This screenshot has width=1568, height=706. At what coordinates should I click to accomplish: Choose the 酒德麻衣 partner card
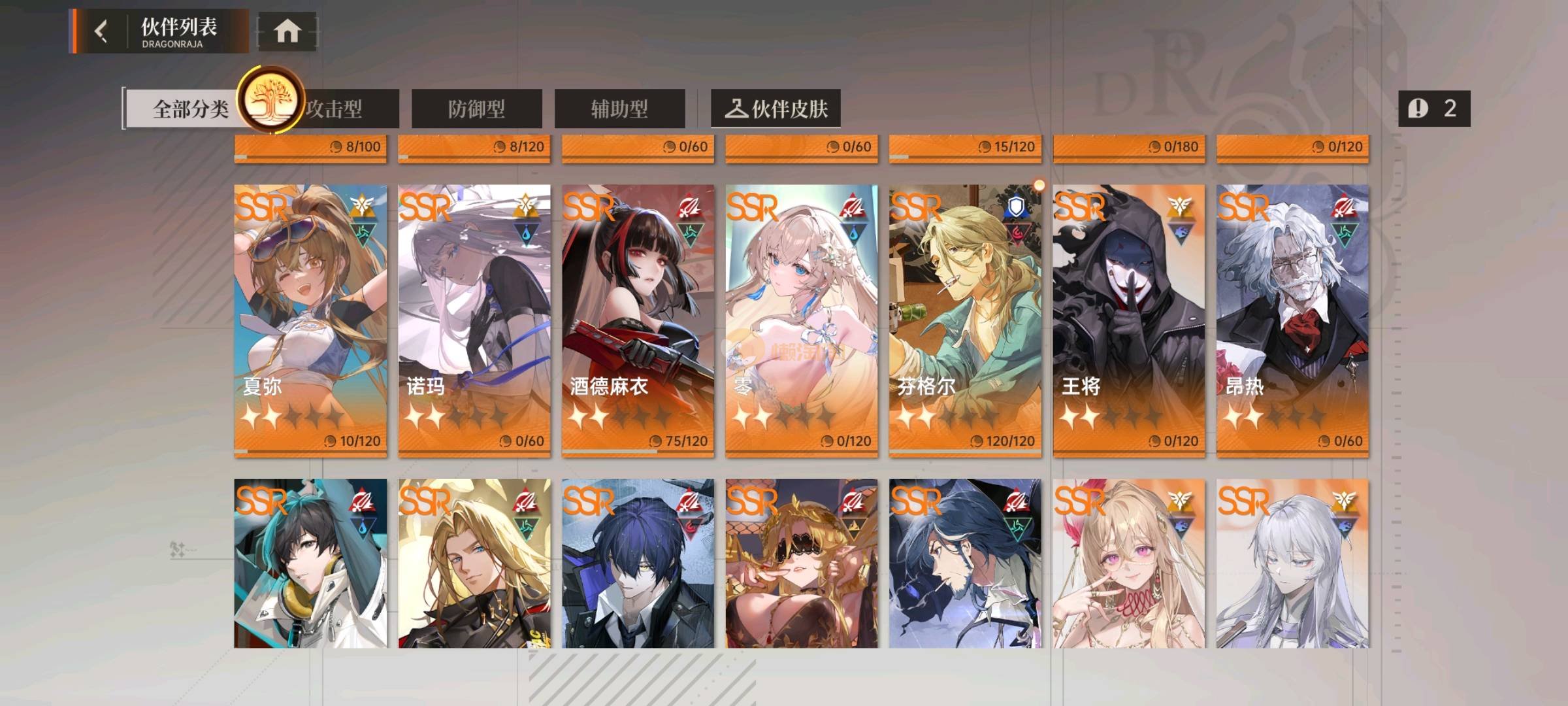click(638, 320)
